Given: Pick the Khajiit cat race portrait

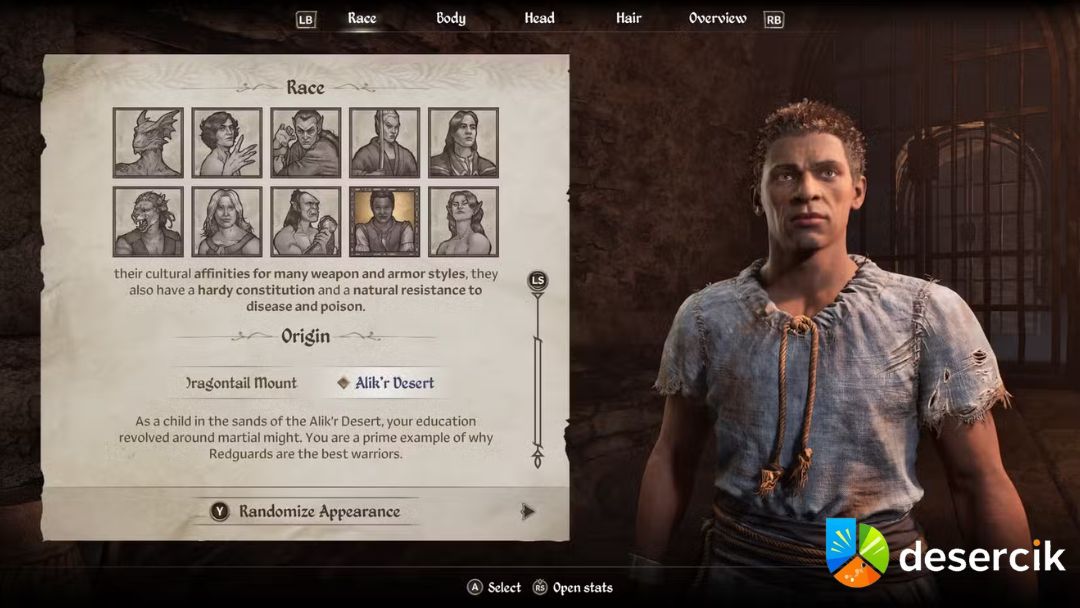Looking at the screenshot, I should point(148,222).
